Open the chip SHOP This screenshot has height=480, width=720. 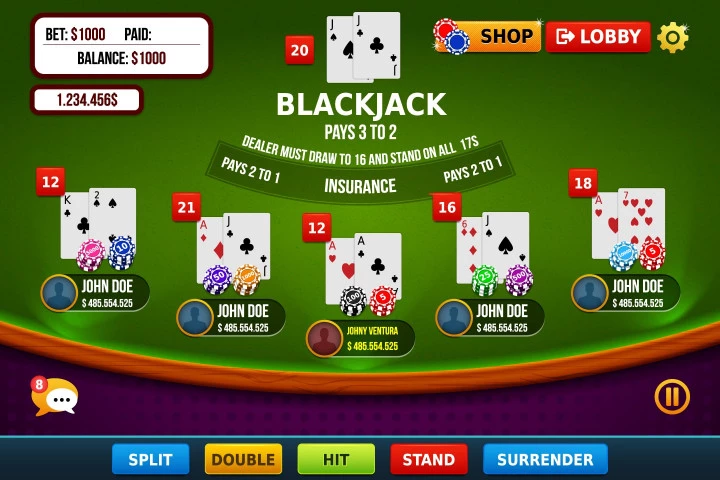[x=489, y=36]
